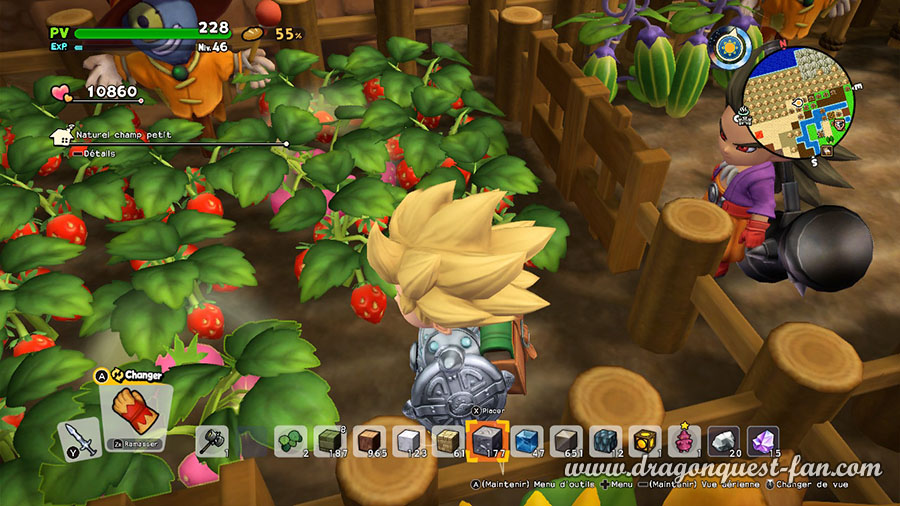Pick the white block stack of 123
The image size is (900, 506).
coord(409,441)
